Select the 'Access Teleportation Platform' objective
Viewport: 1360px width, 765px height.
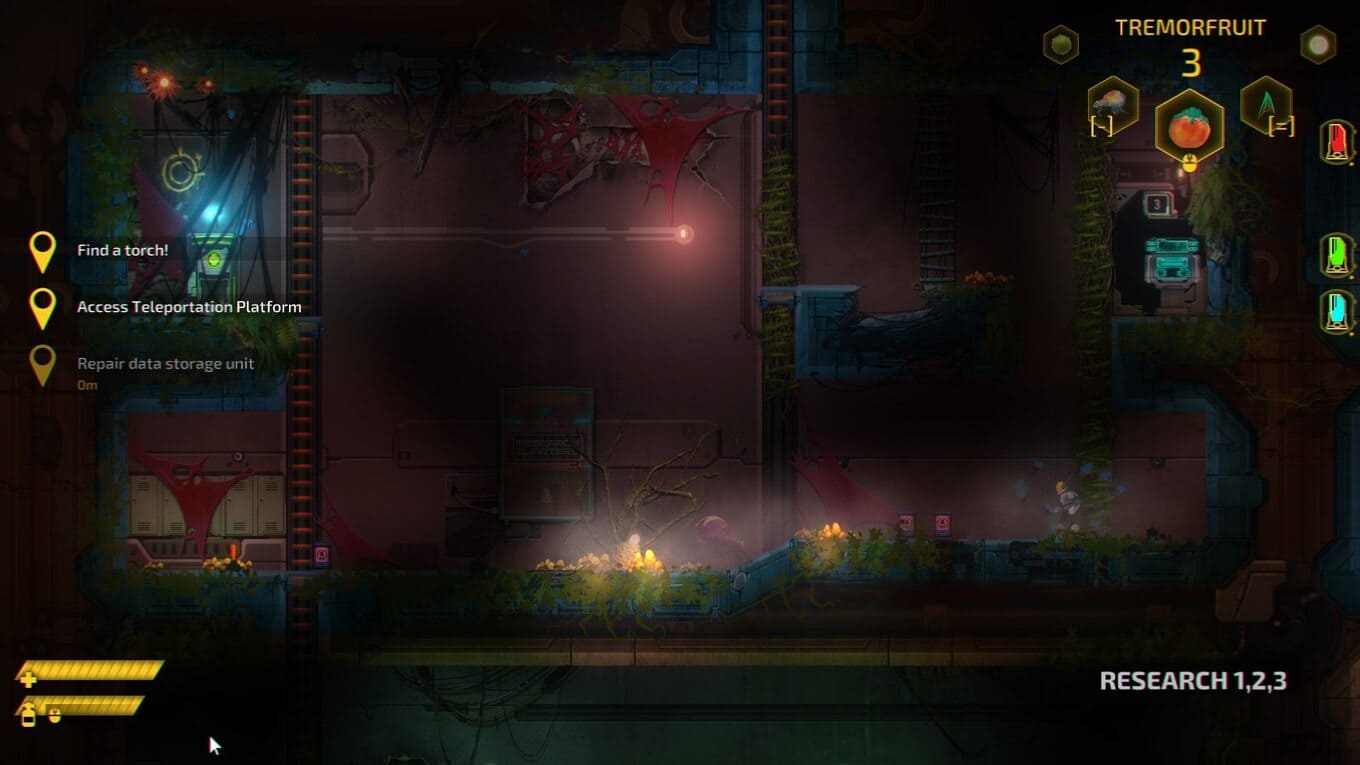click(x=189, y=307)
